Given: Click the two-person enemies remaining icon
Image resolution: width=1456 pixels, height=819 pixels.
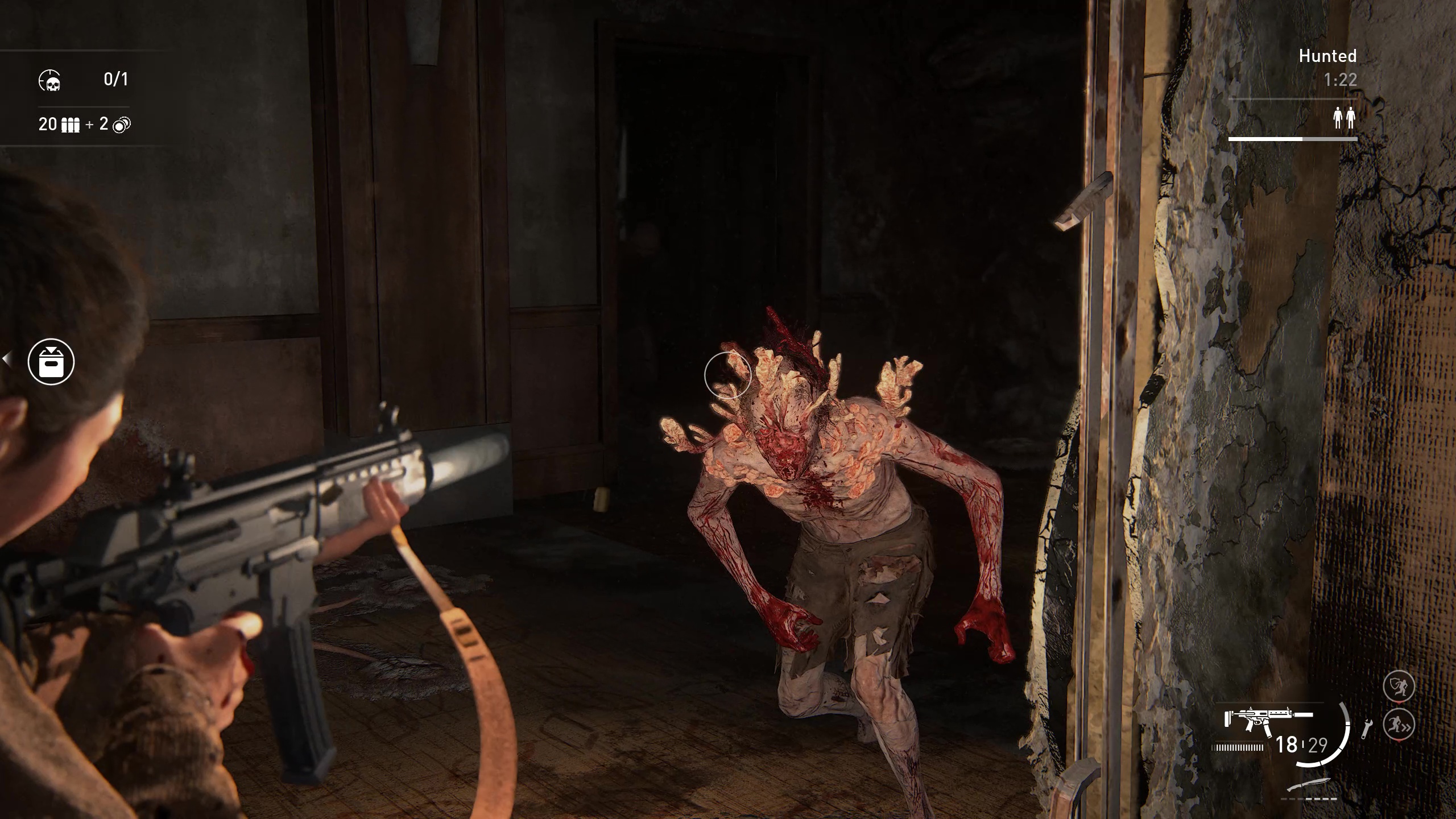Looking at the screenshot, I should coord(1345,119).
